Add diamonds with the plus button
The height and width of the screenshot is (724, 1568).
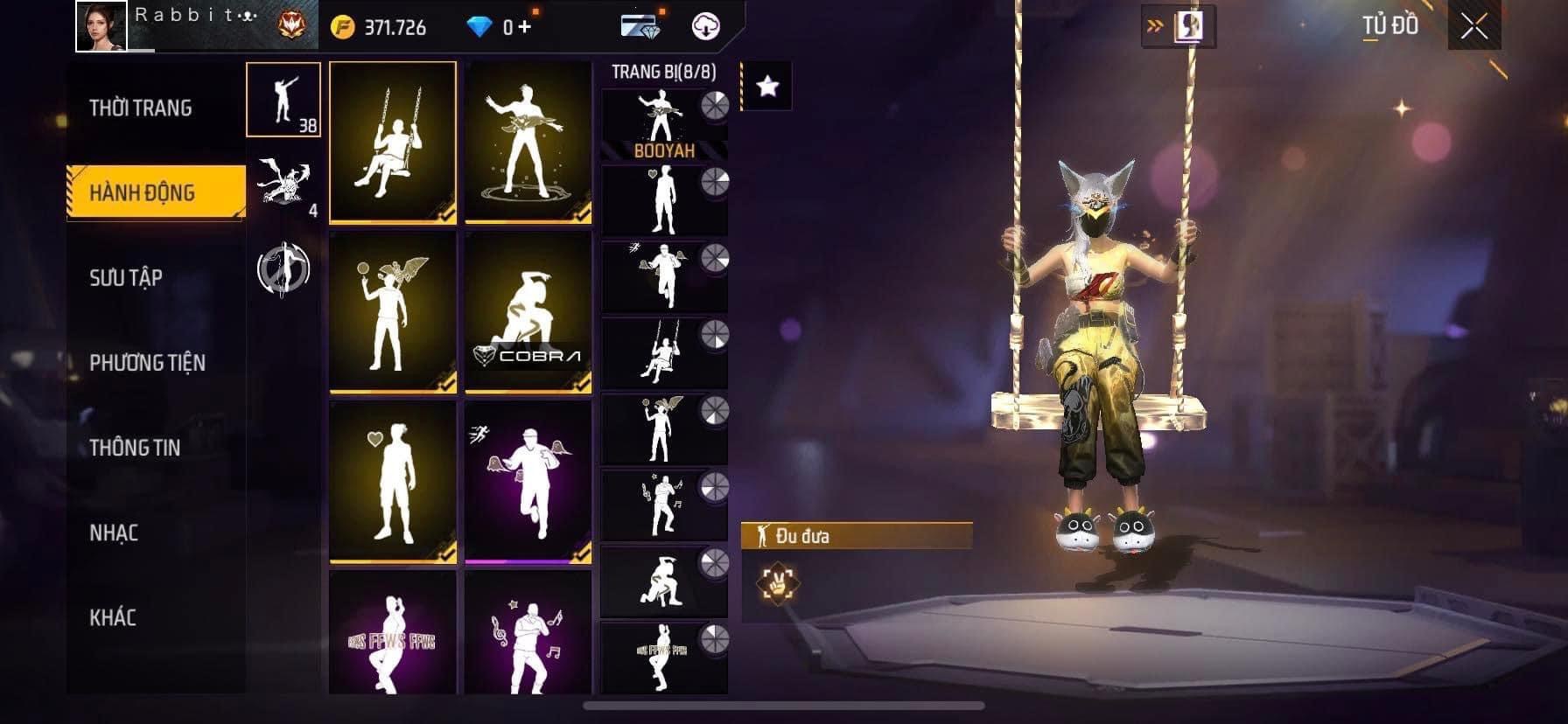524,27
